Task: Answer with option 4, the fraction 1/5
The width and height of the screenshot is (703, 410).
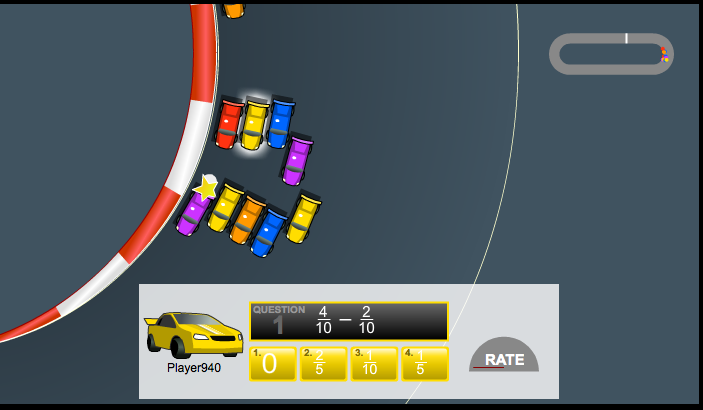Action: click(424, 363)
